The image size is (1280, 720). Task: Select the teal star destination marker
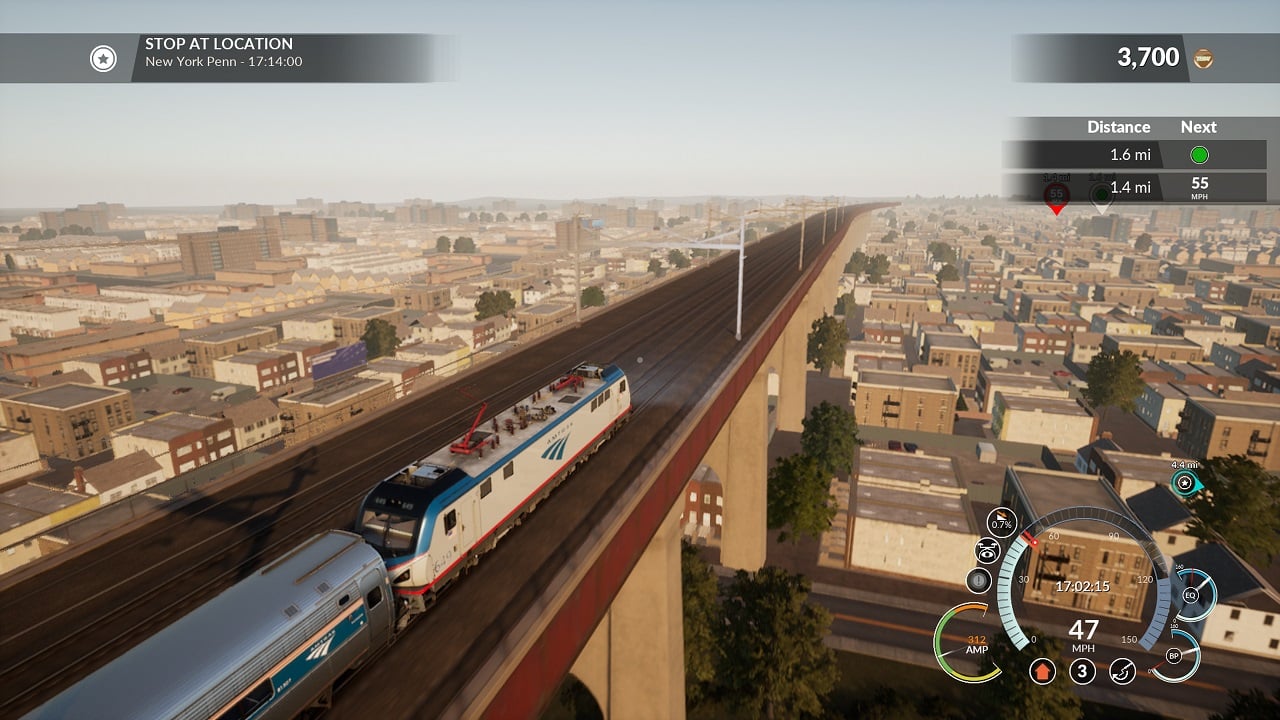[1185, 483]
